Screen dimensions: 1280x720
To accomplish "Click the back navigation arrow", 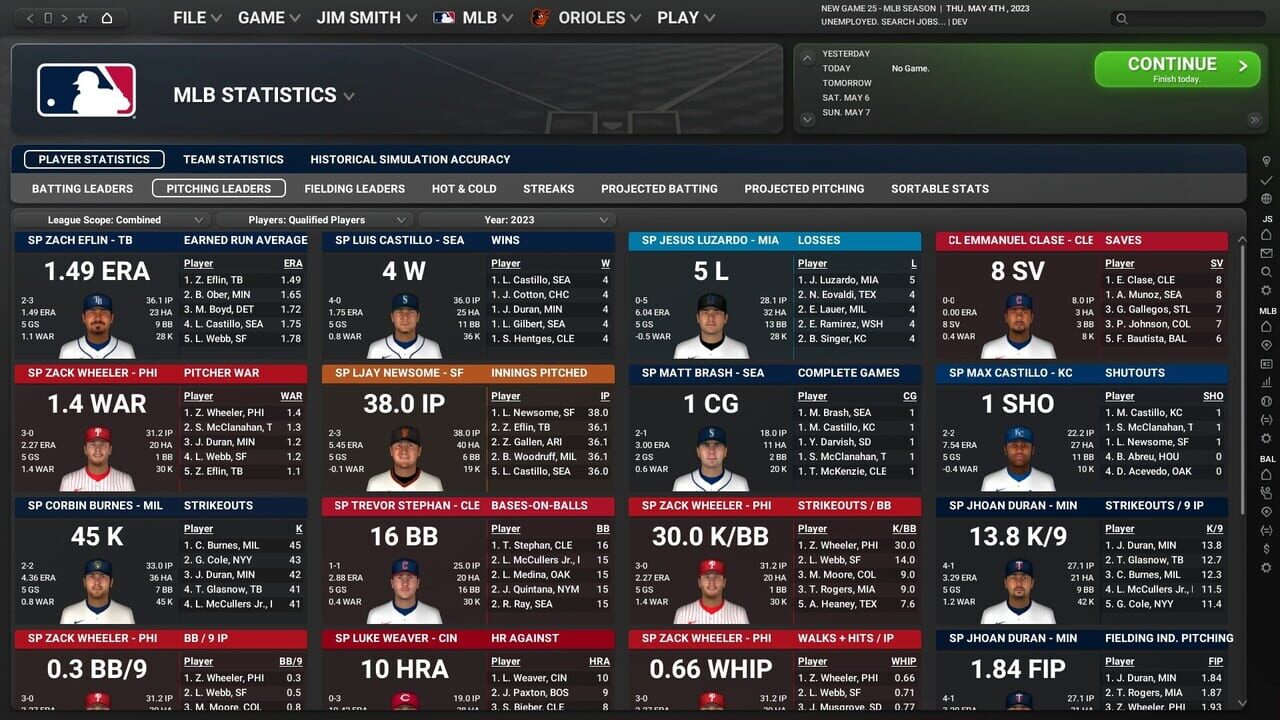I will tap(30, 18).
